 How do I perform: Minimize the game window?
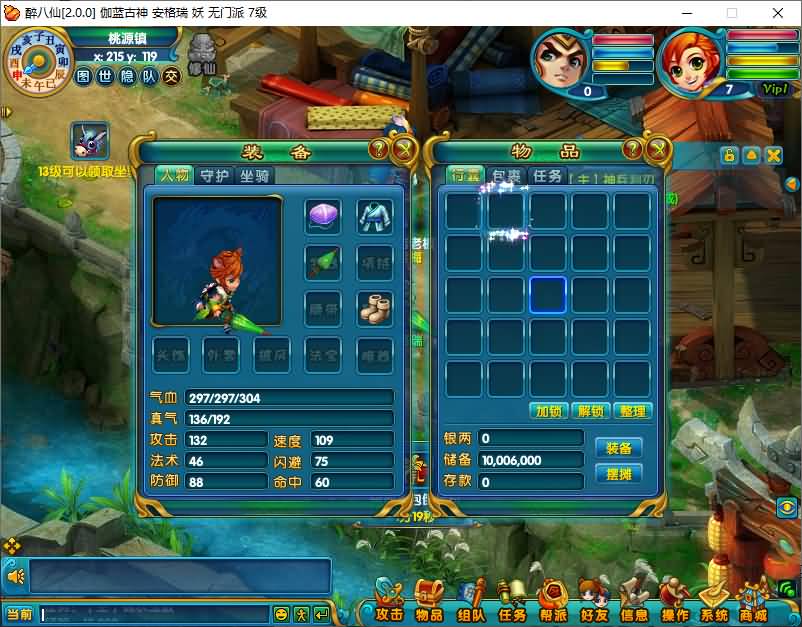click(x=685, y=13)
